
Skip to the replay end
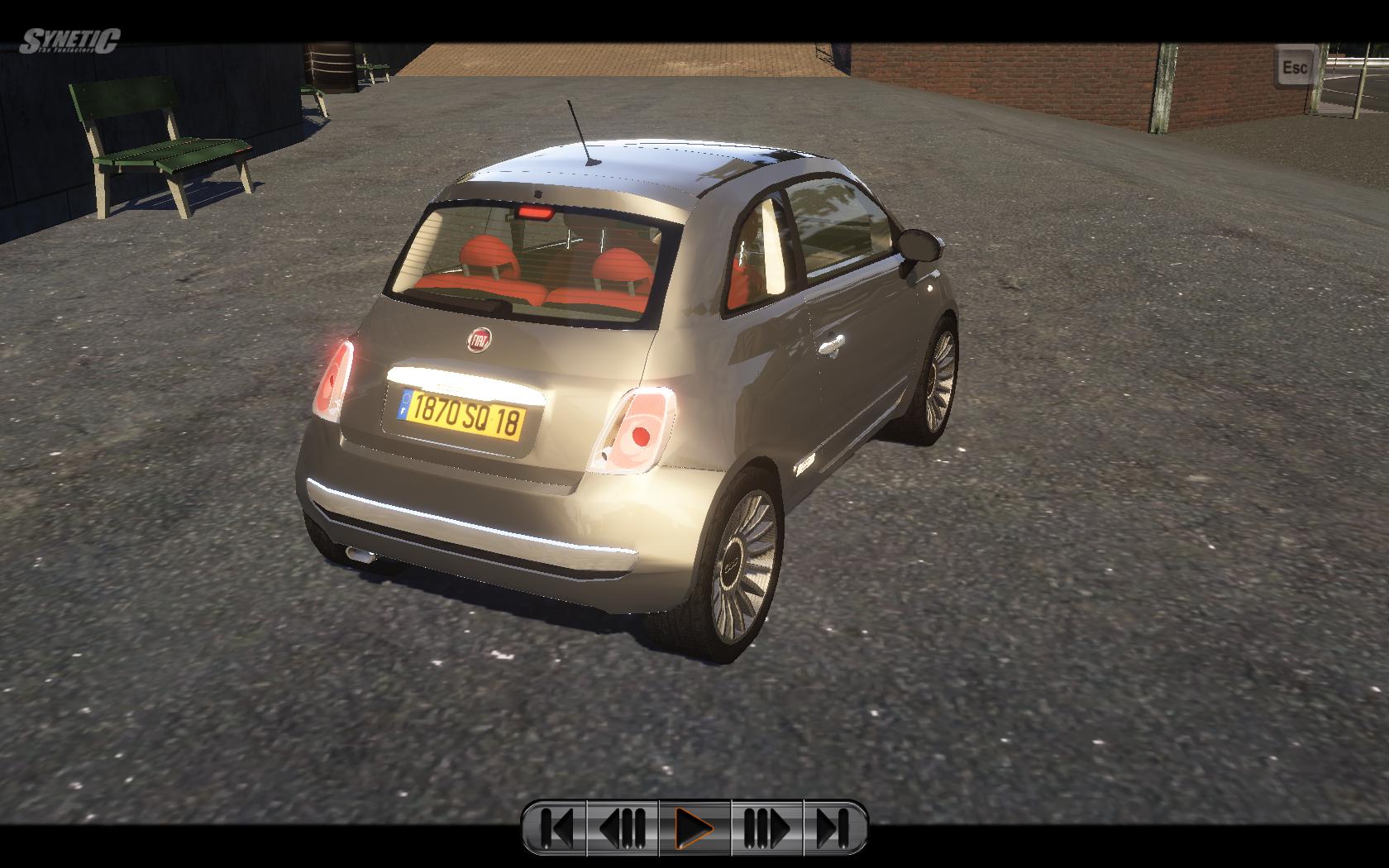pyautogui.click(x=833, y=827)
